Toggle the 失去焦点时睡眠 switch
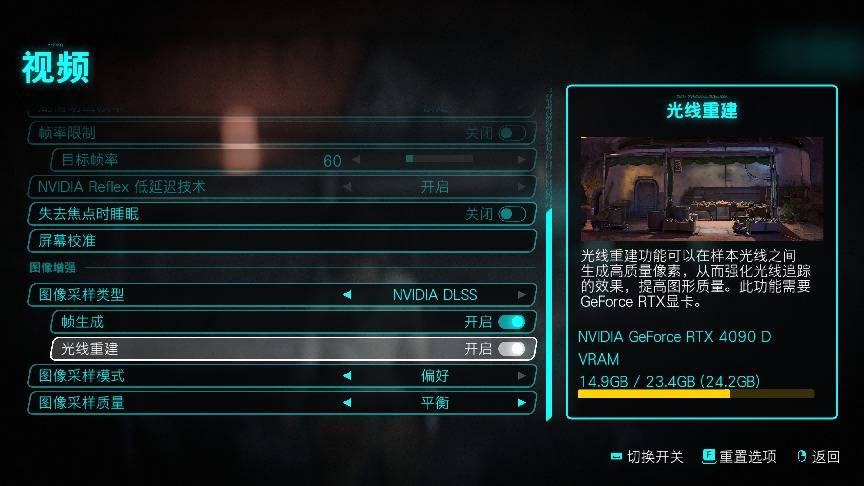The width and height of the screenshot is (864, 486). coord(511,214)
